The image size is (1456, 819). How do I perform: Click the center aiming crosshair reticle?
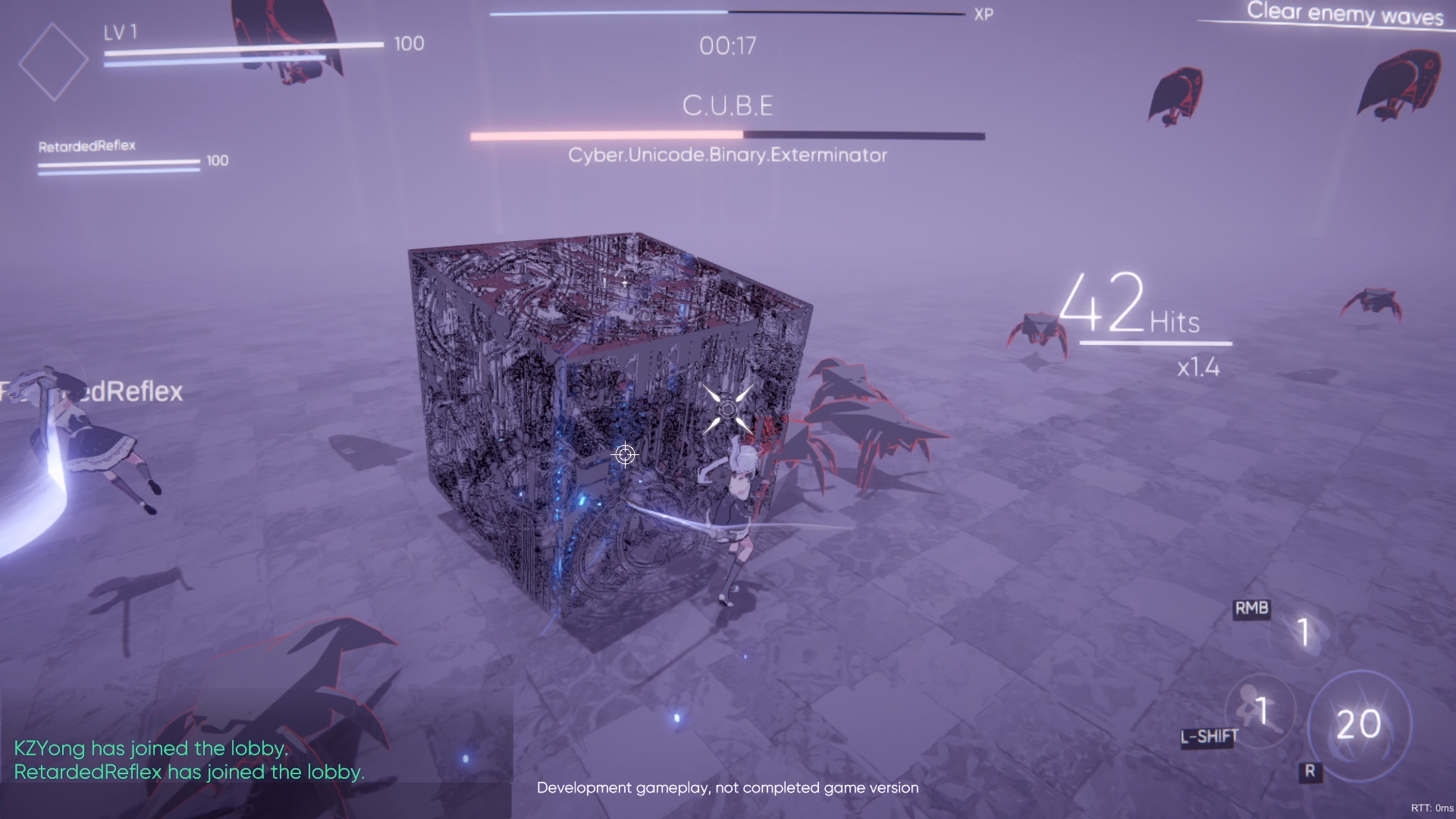click(x=624, y=454)
